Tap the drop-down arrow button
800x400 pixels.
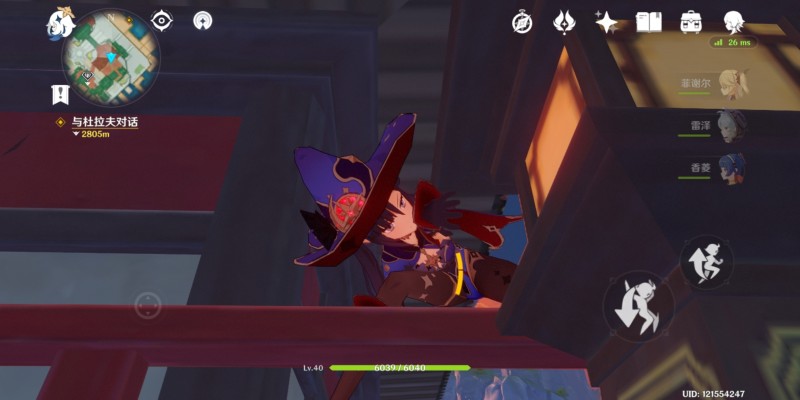tap(638, 307)
